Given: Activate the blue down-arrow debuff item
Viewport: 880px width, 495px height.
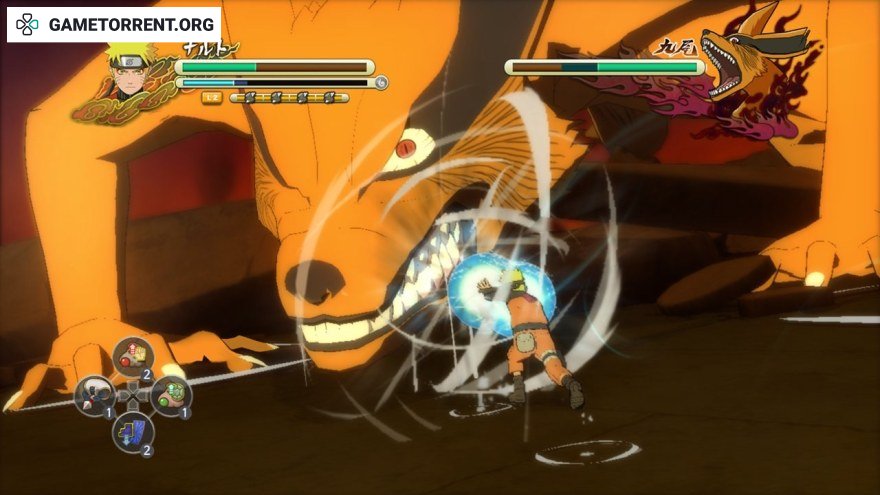Looking at the screenshot, I should 132,432.
